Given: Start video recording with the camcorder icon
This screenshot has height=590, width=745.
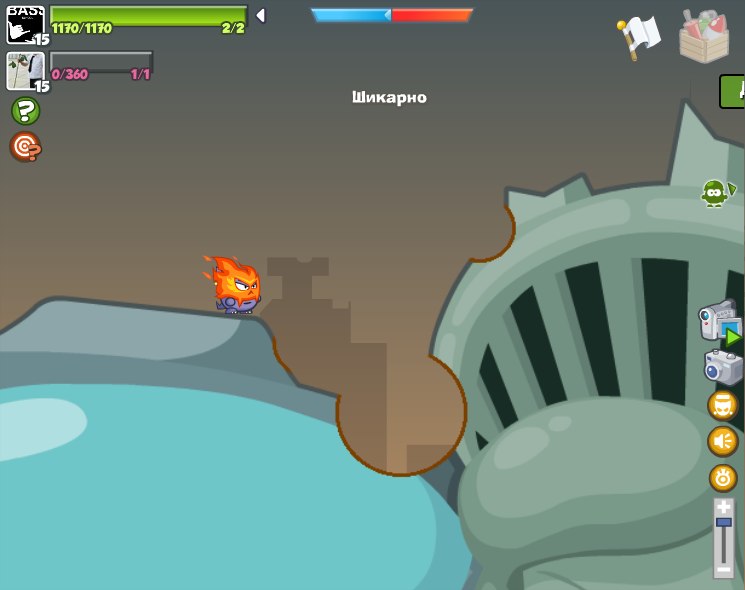Looking at the screenshot, I should pos(720,323).
